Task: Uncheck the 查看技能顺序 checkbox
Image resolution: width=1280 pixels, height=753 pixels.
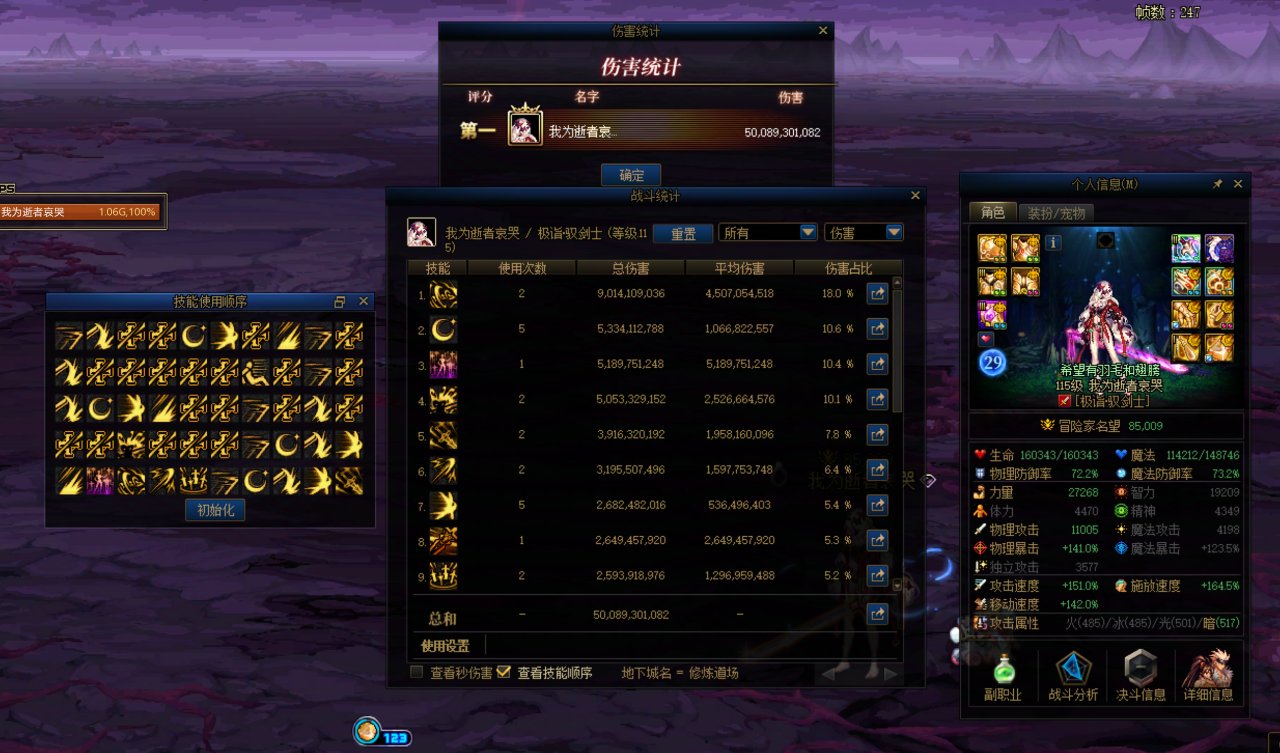Action: pyautogui.click(x=503, y=672)
